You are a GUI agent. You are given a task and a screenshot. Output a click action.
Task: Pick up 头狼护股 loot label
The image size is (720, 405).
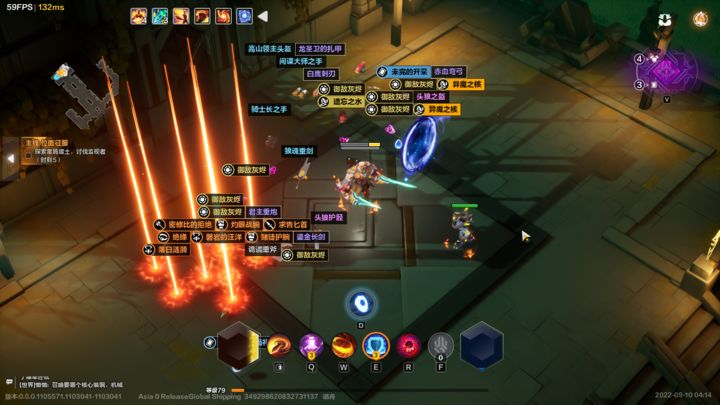(328, 217)
